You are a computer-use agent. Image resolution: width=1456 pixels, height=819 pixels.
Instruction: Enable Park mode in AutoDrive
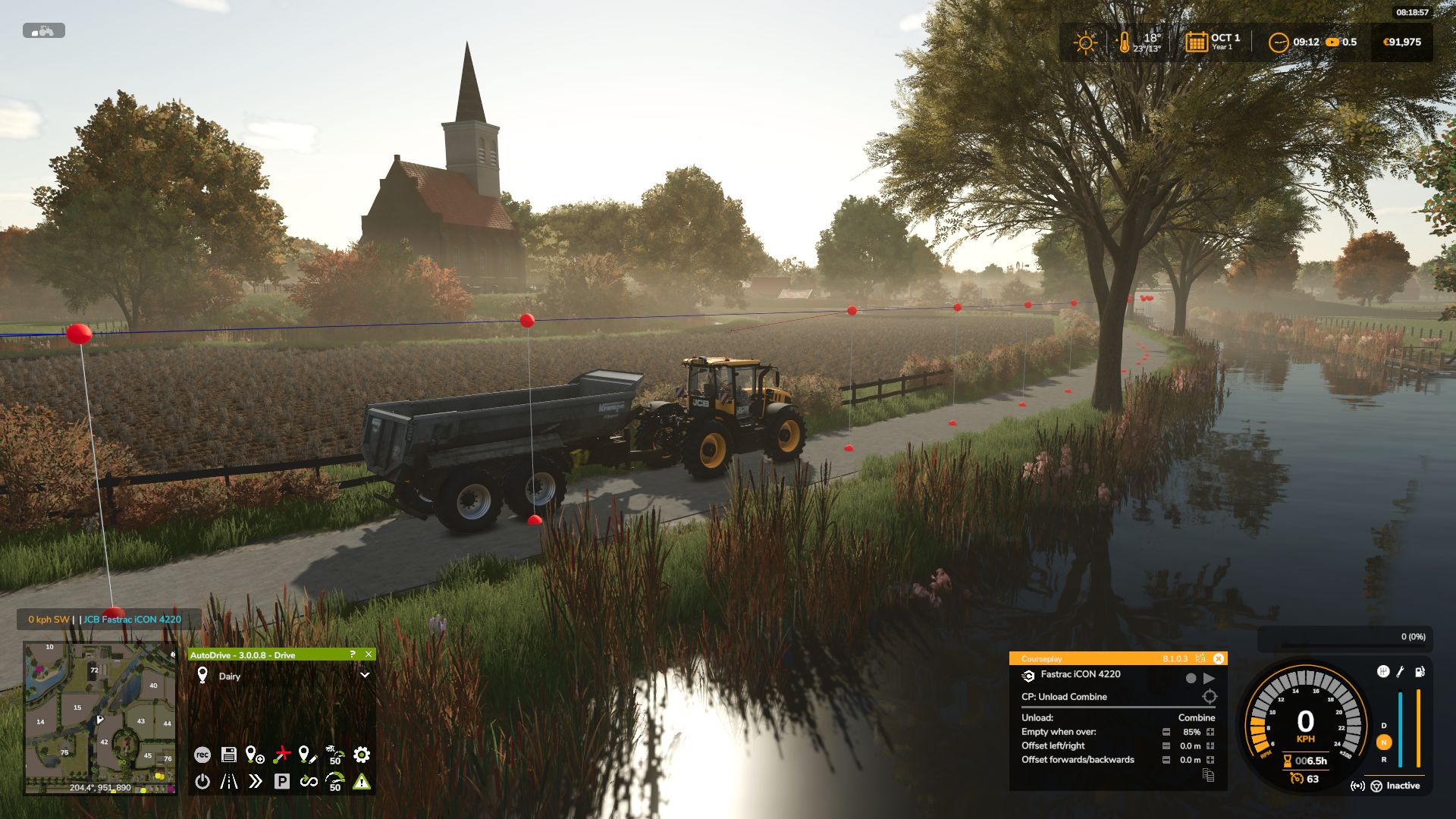pyautogui.click(x=283, y=780)
